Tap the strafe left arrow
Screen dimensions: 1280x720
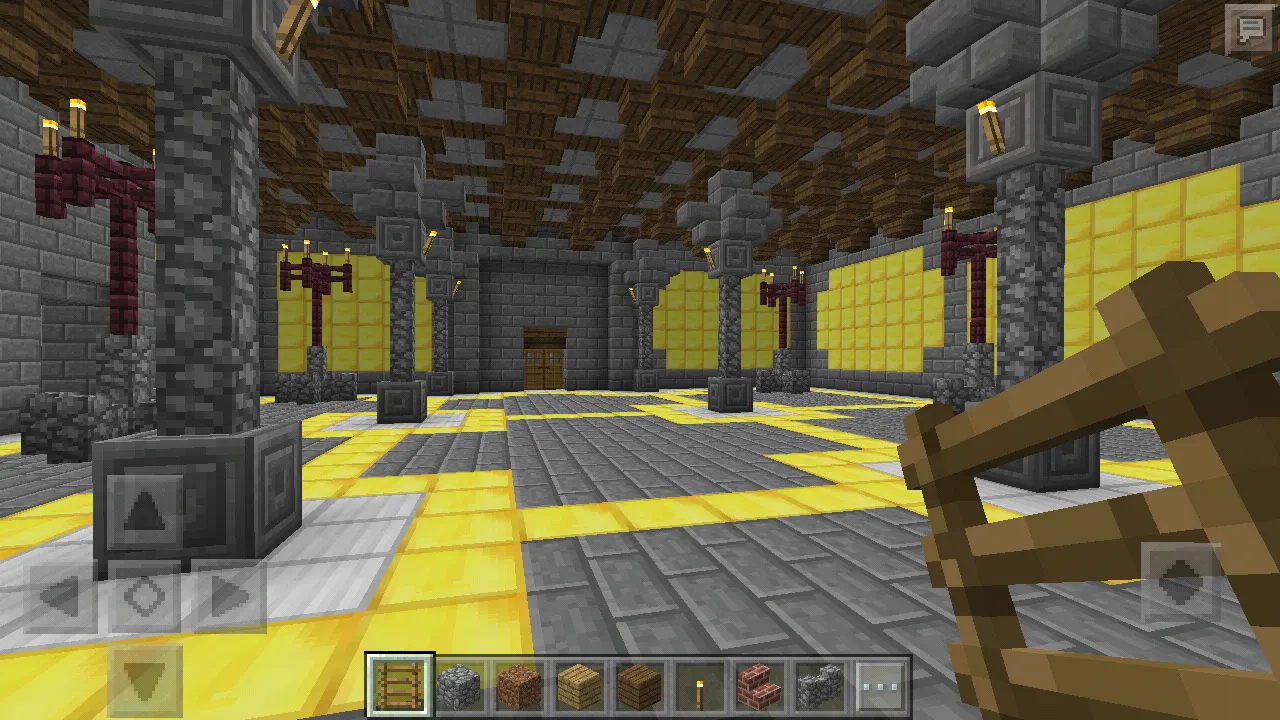click(62, 597)
